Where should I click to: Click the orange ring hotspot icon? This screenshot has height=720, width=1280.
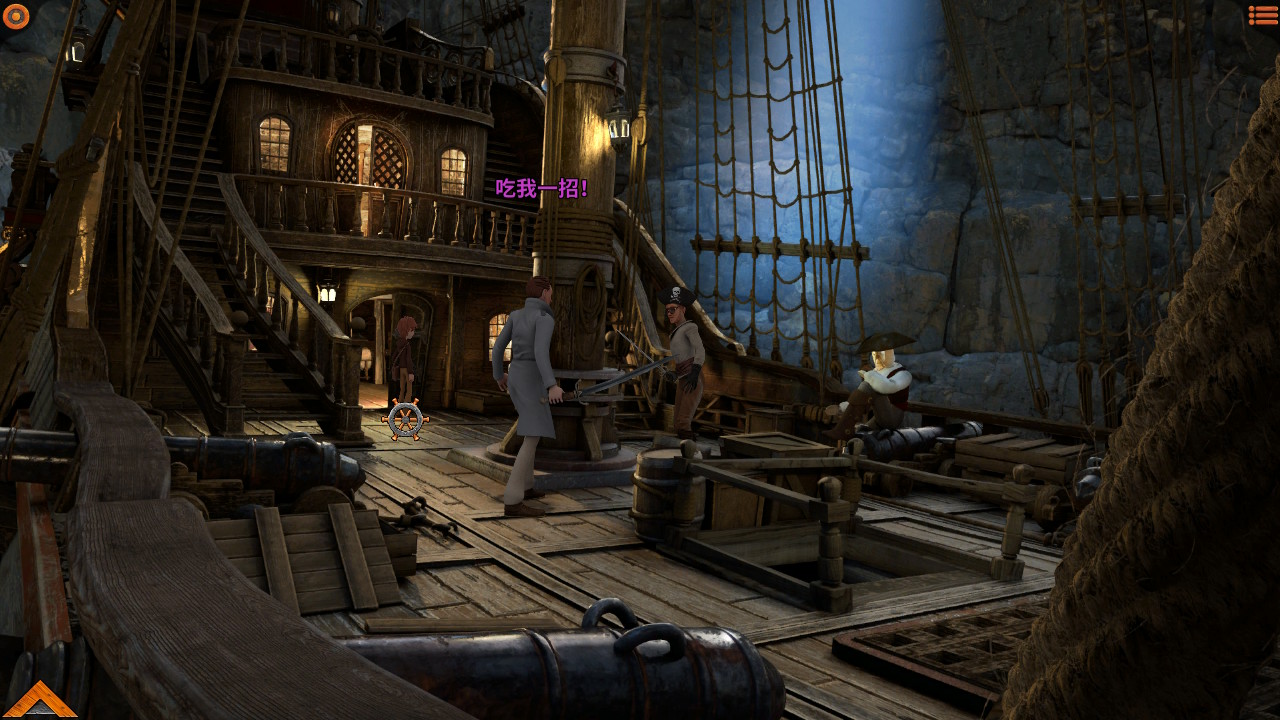[x=16, y=16]
